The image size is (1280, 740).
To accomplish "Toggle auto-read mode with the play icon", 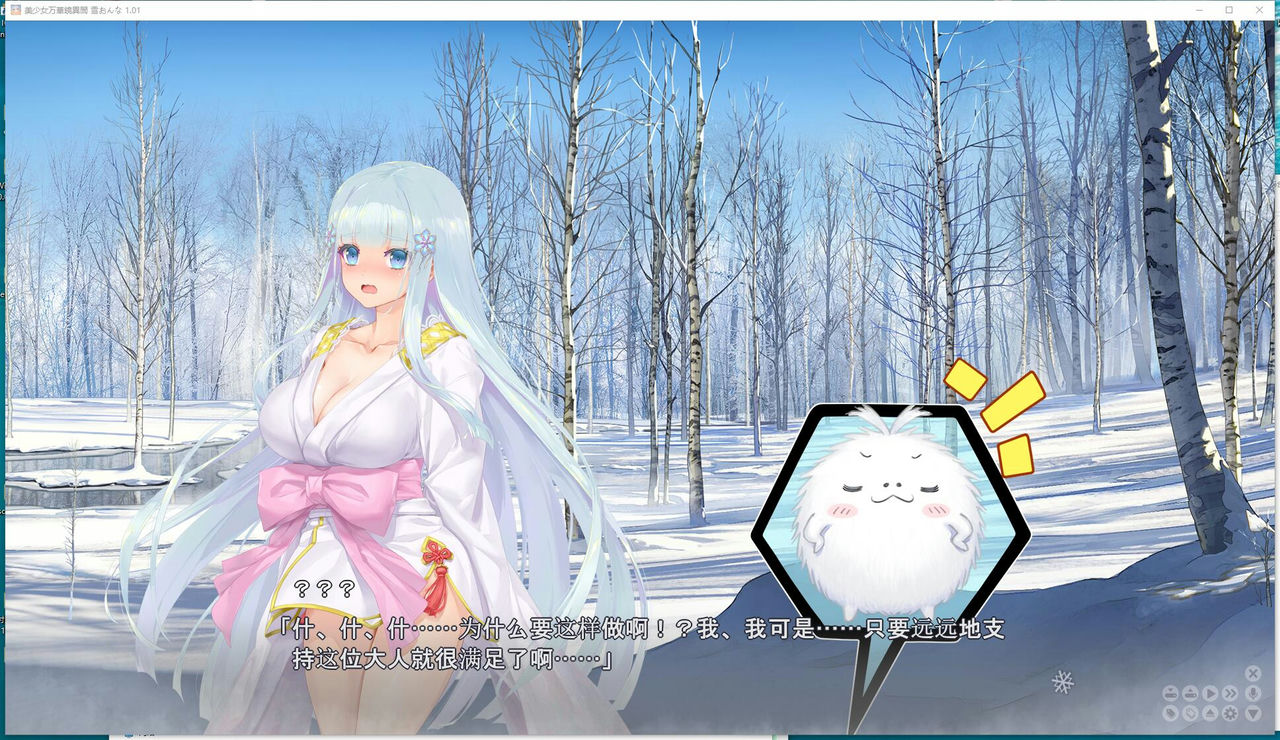I will click(x=1210, y=693).
